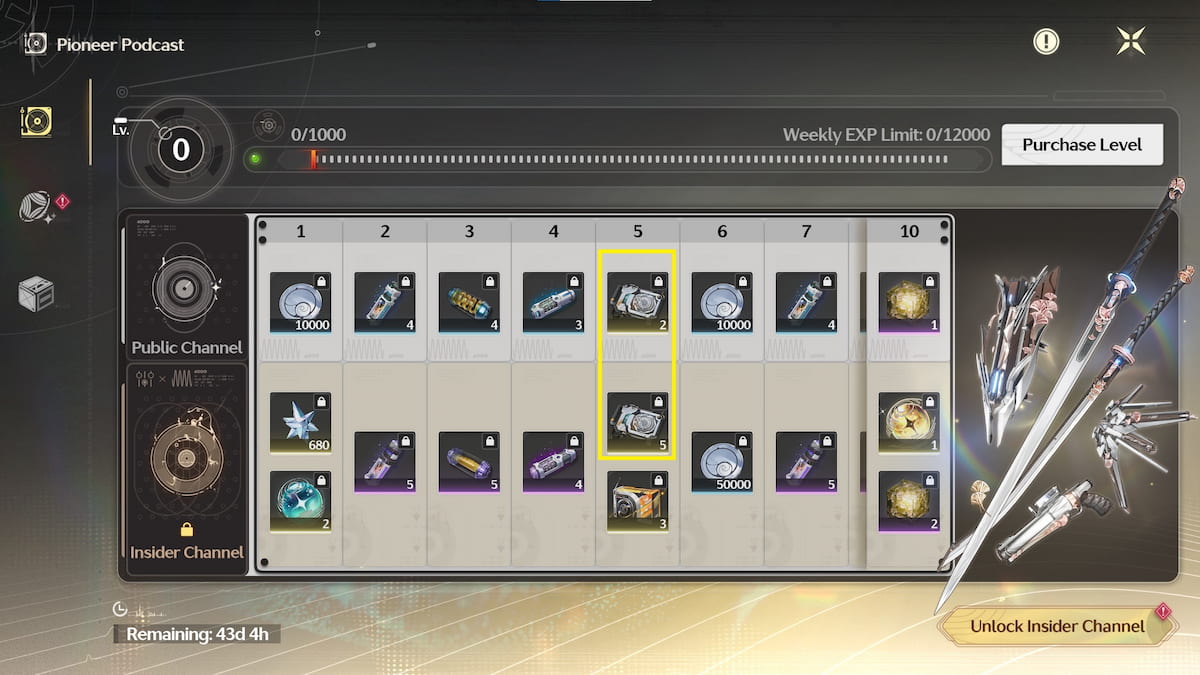Switch to the sidebar tab with red alert
The image size is (1200, 675).
[x=38, y=207]
